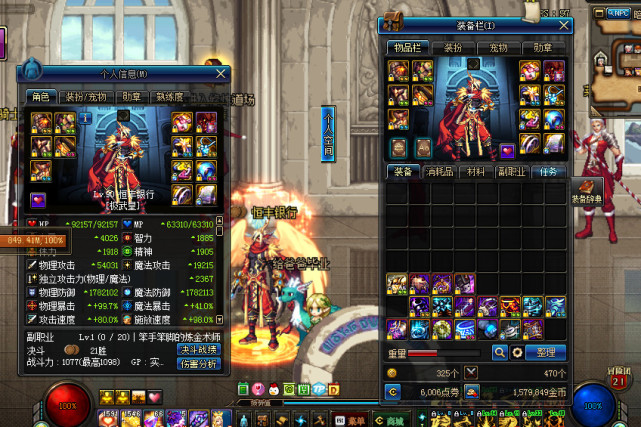Open the 任务 quest items category tab
This screenshot has width=641, height=427.
click(548, 172)
